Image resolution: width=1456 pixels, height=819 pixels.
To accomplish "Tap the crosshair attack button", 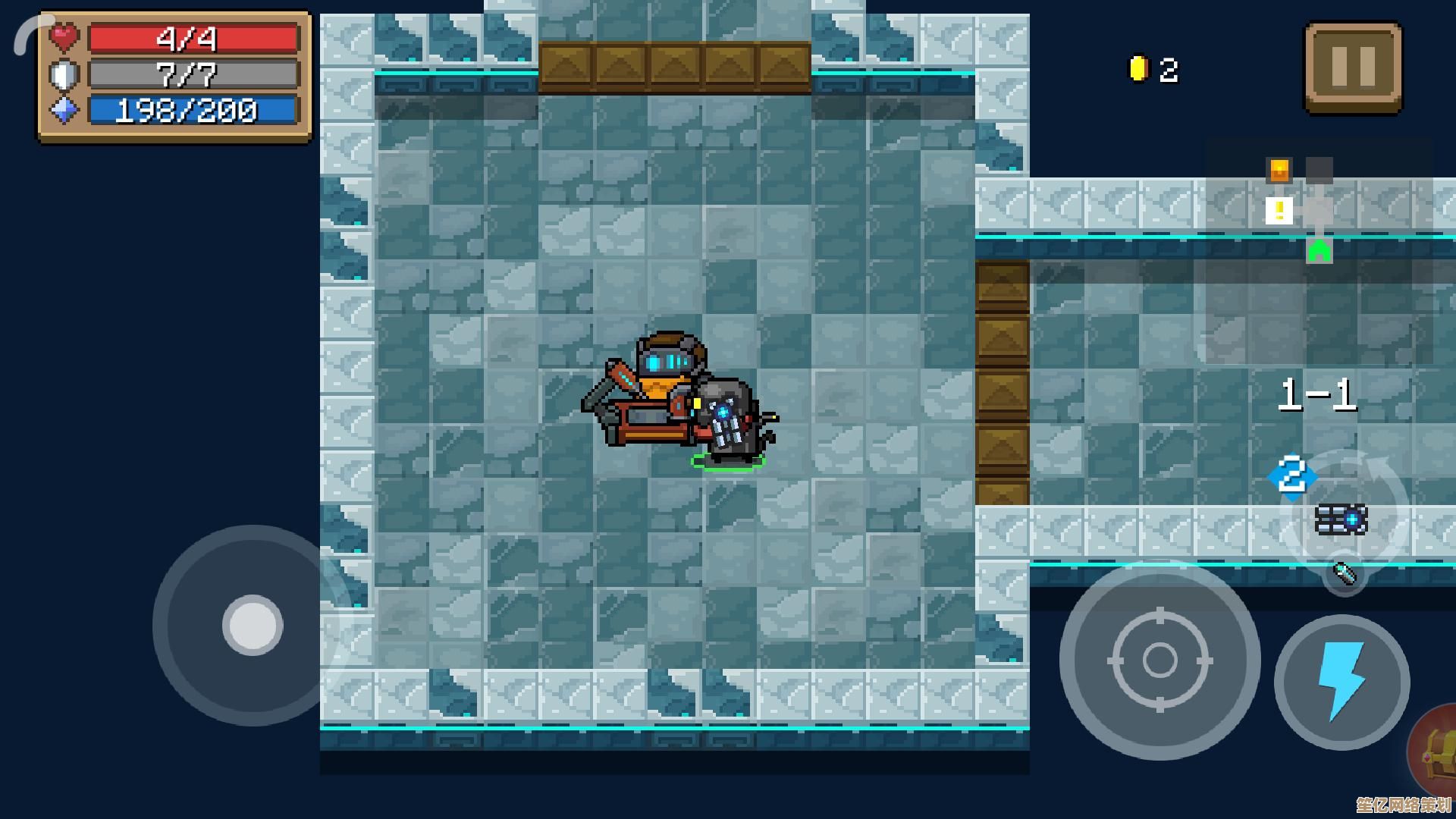I will [x=1159, y=660].
